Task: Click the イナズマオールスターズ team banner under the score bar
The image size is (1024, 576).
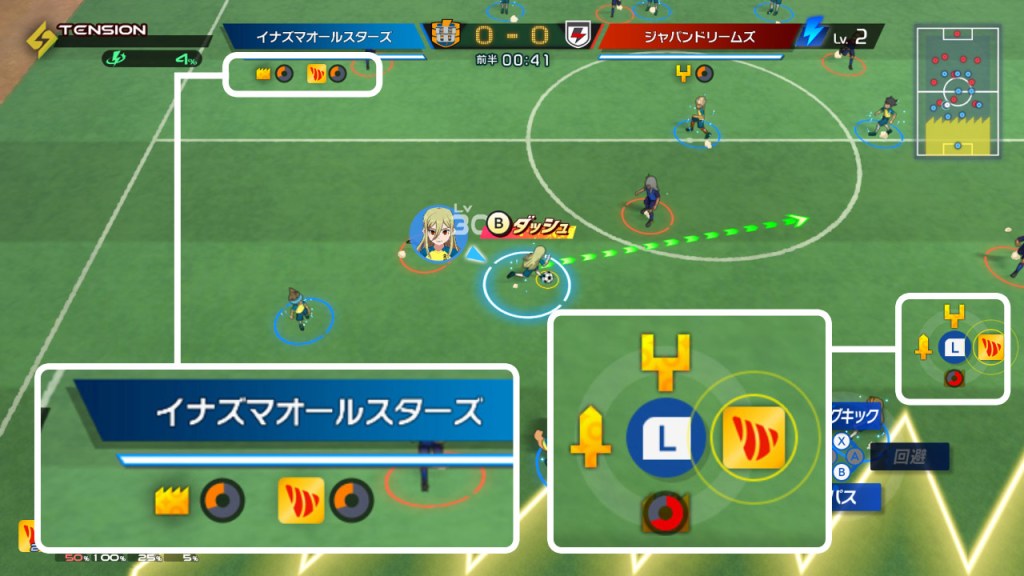Action: point(322,37)
